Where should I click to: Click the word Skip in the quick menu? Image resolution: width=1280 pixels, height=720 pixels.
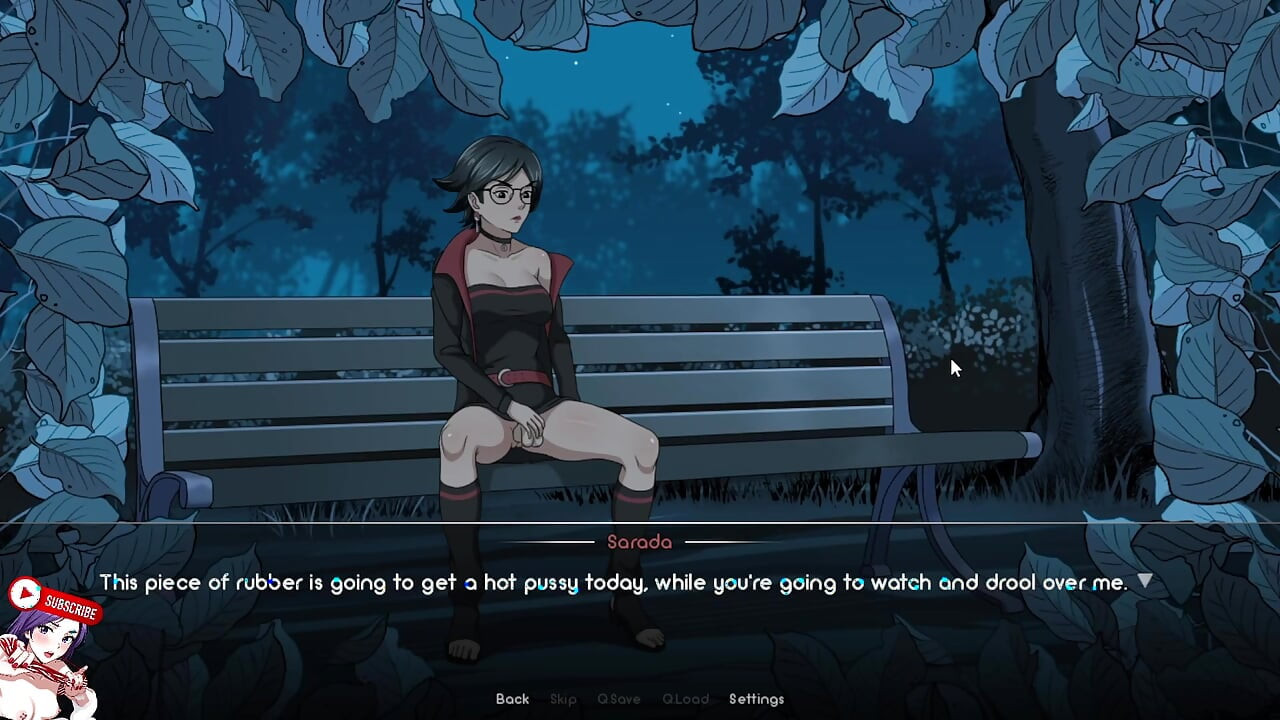tap(563, 699)
